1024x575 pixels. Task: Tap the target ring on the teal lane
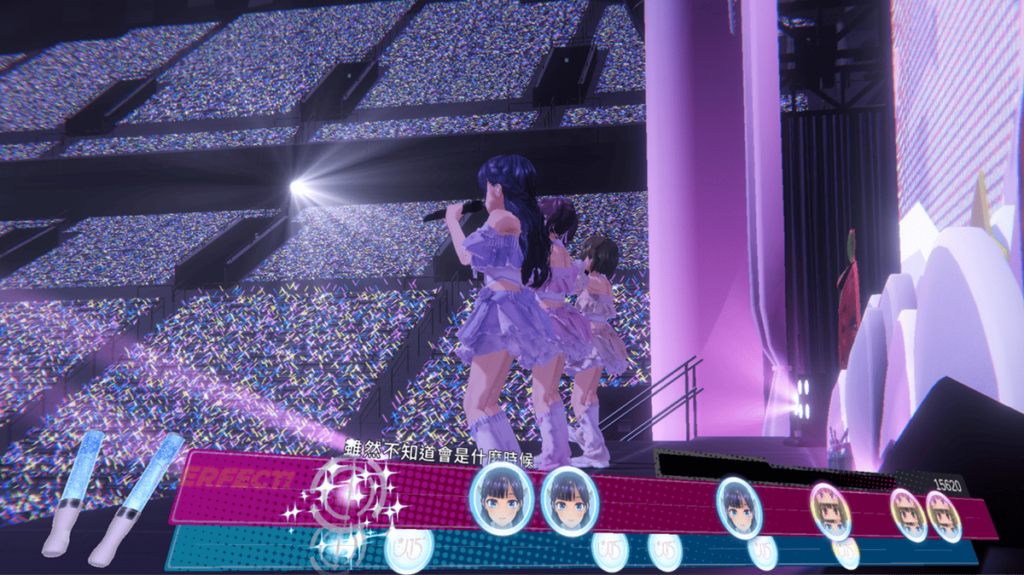click(336, 546)
